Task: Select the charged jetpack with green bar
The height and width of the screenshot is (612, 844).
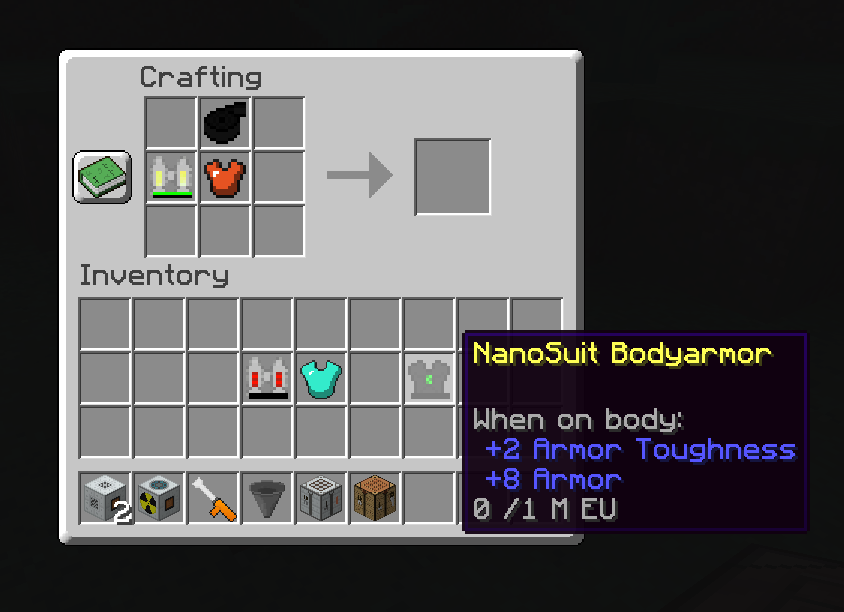Action: (x=171, y=177)
